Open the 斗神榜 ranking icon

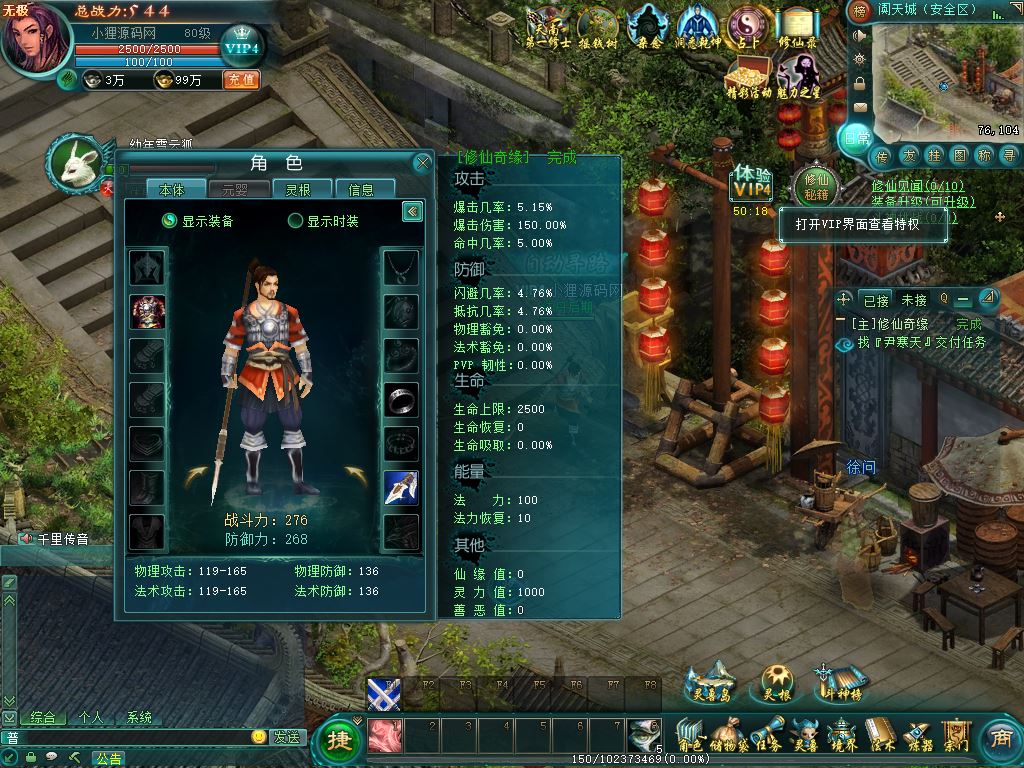(x=838, y=681)
